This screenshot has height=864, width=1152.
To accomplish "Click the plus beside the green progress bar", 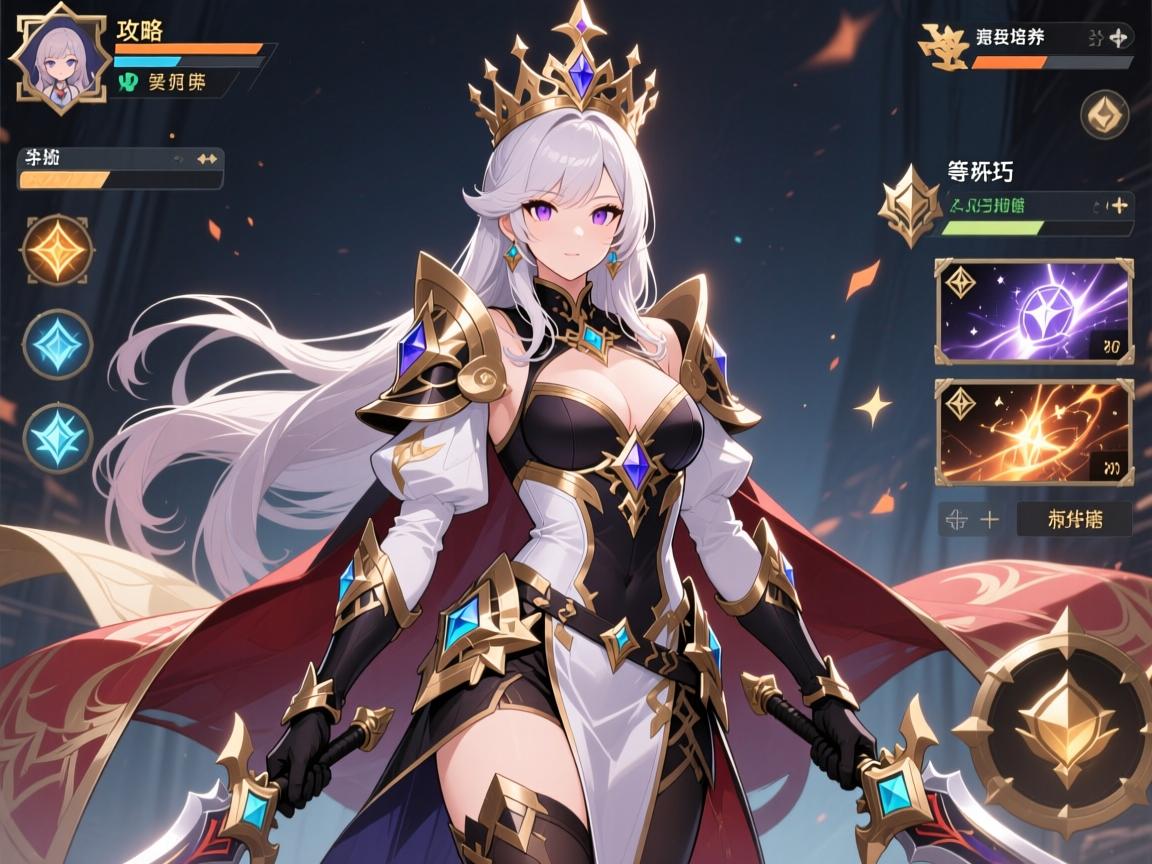I will pyautogui.click(x=1119, y=205).
